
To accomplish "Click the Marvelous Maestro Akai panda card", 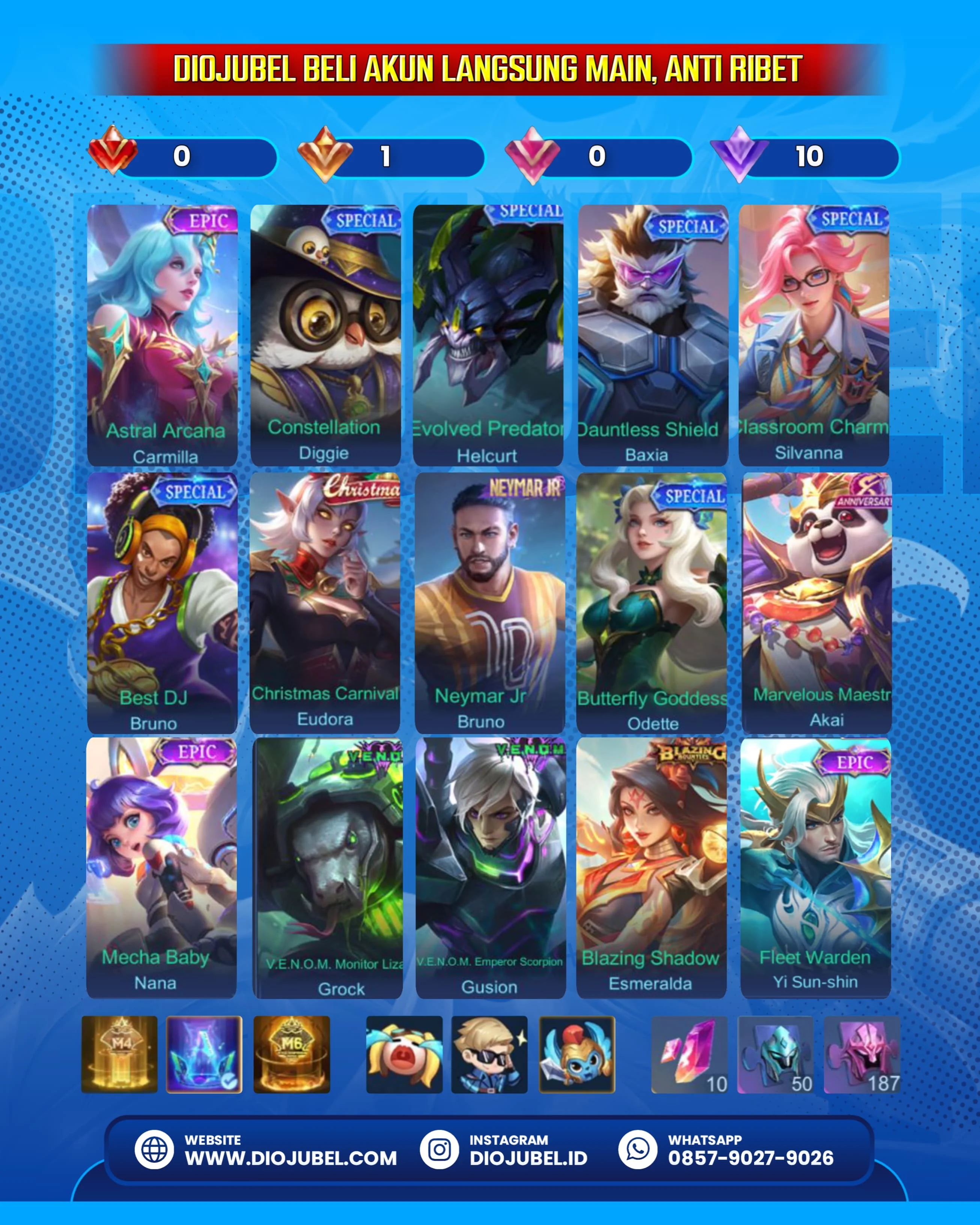I will point(816,602).
